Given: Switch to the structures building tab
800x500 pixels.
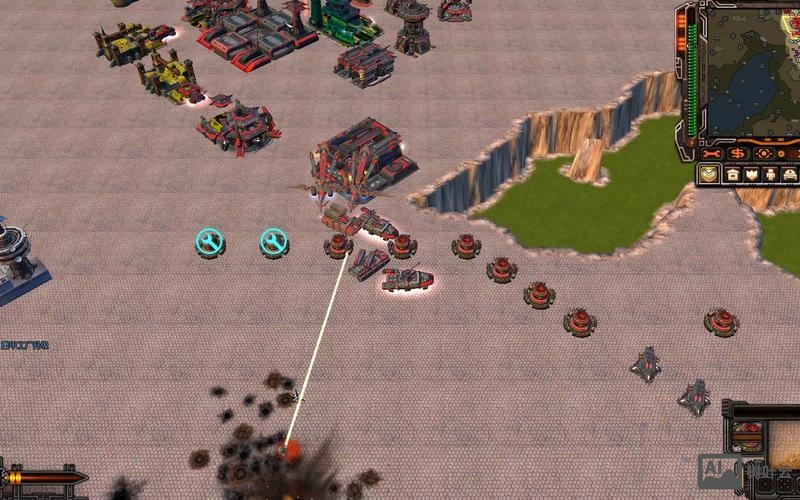Looking at the screenshot, I should click(732, 174).
